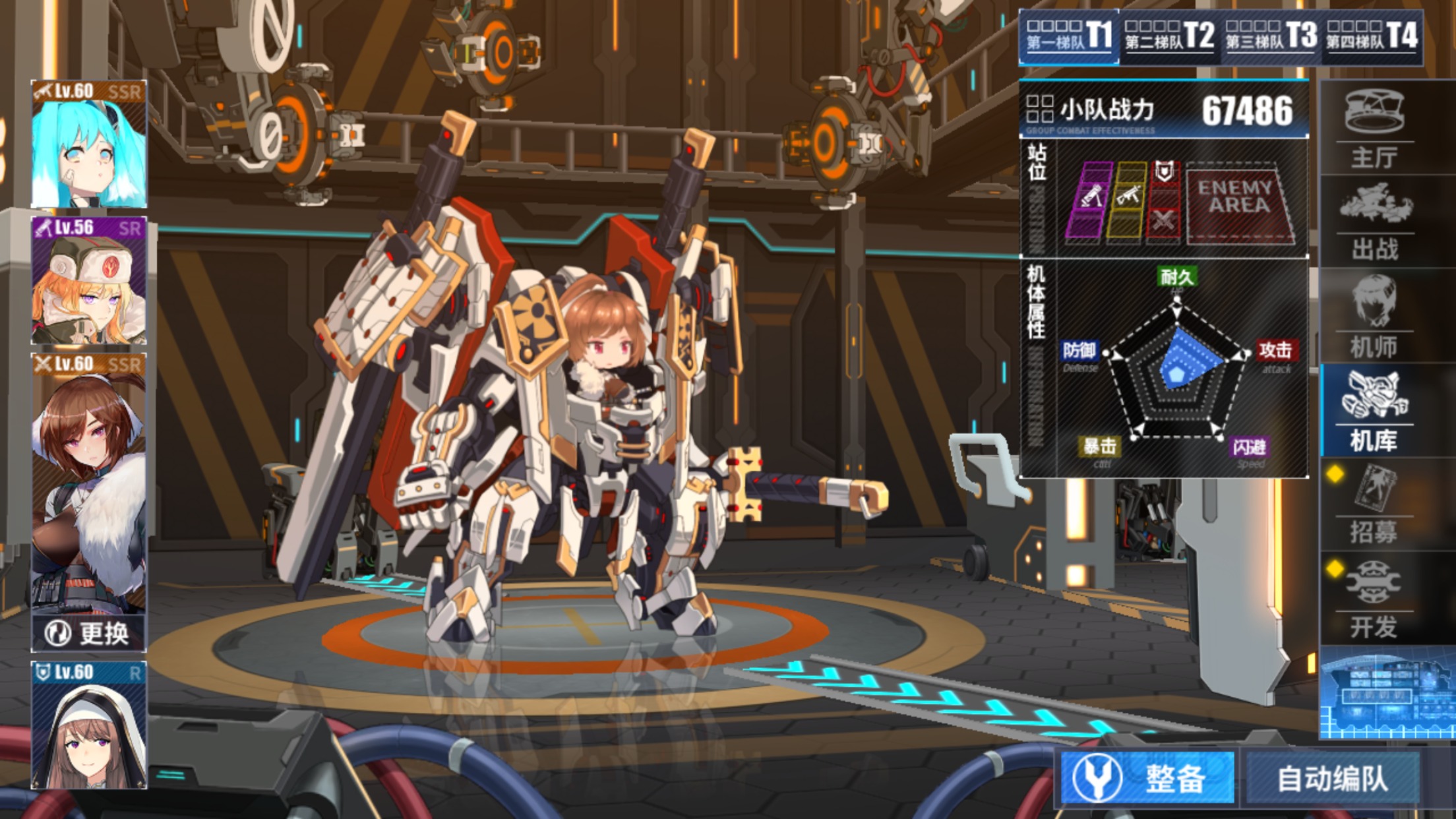Select the Lv.60 R nun pilot portrait

point(89,725)
